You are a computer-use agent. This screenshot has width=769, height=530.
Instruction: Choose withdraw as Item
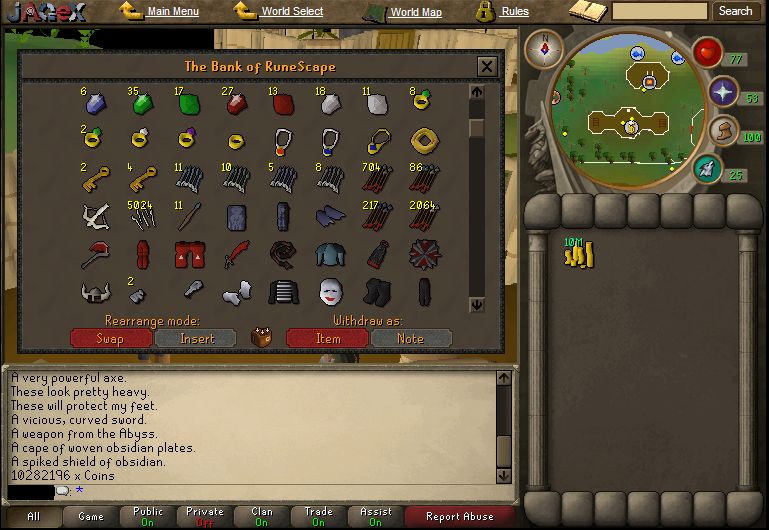coord(327,338)
